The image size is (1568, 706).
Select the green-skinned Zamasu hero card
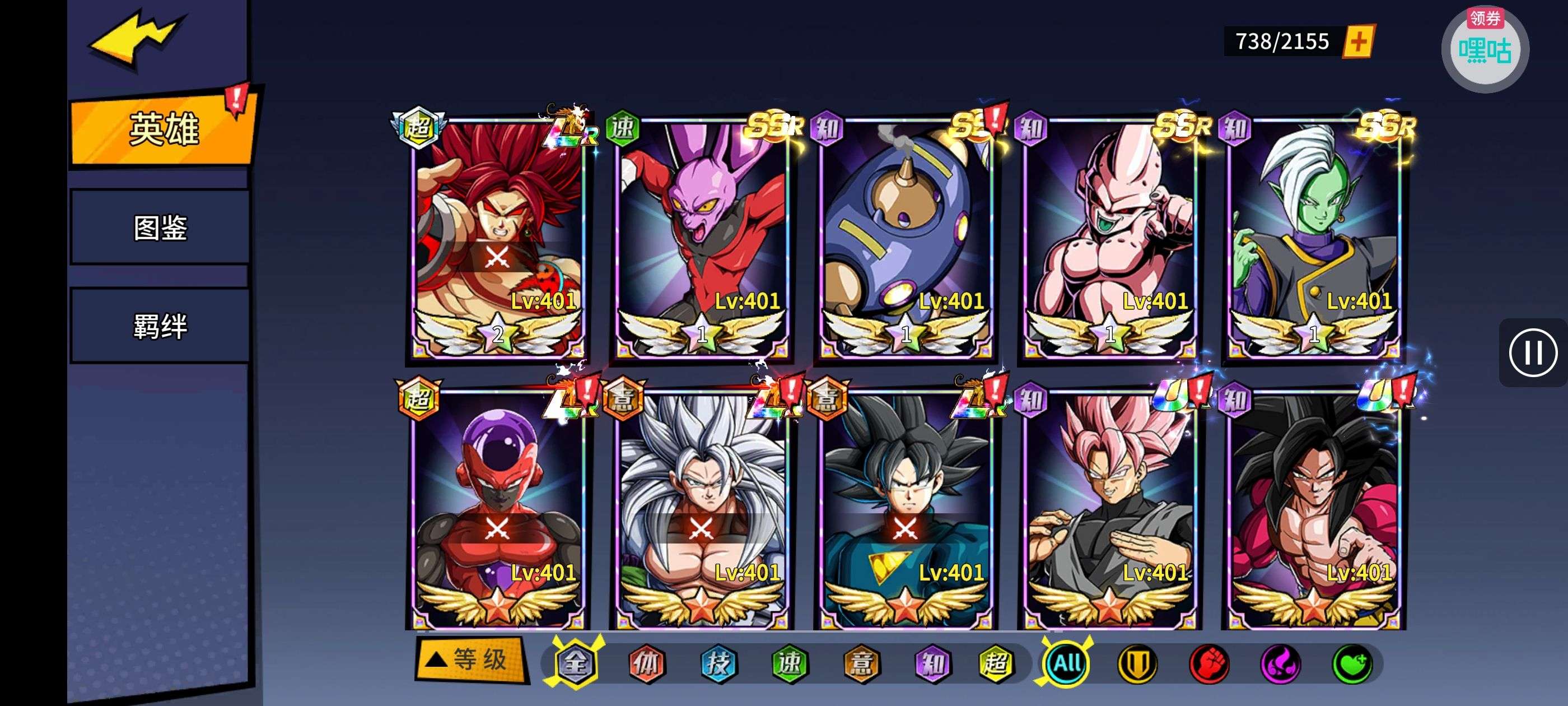1314,238
